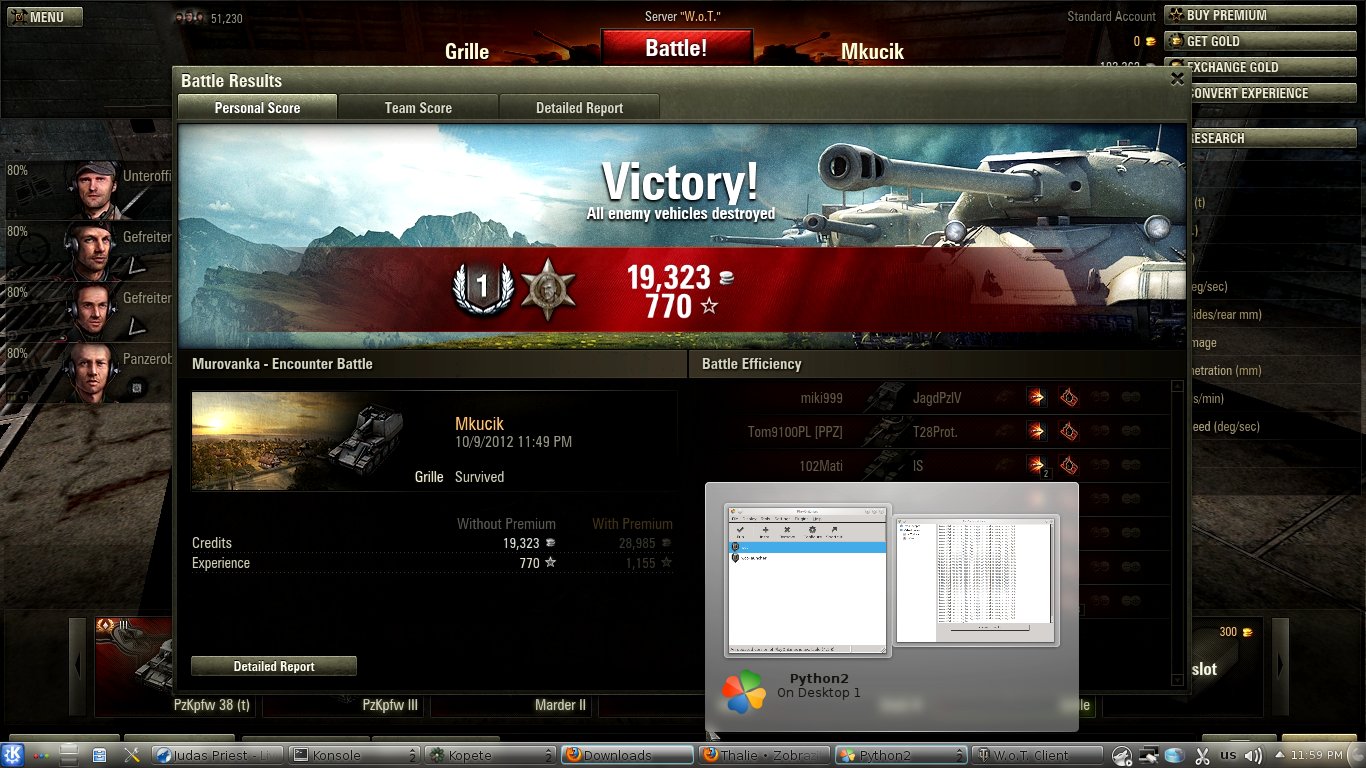Image resolution: width=1366 pixels, height=768 pixels.
Task: Open Convert Experience
Action: point(1263,93)
